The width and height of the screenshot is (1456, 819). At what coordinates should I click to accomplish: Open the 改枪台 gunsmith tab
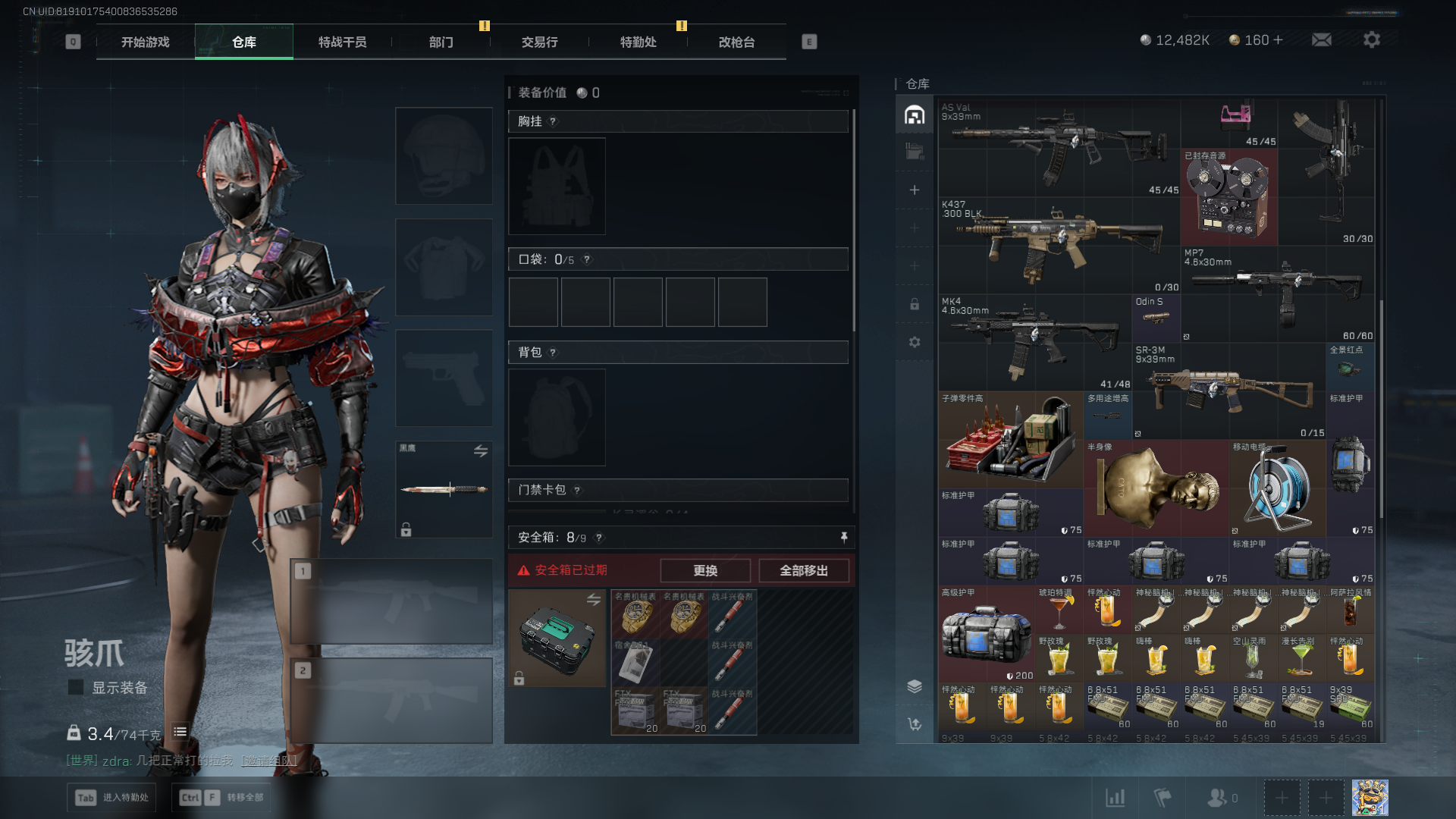736,42
